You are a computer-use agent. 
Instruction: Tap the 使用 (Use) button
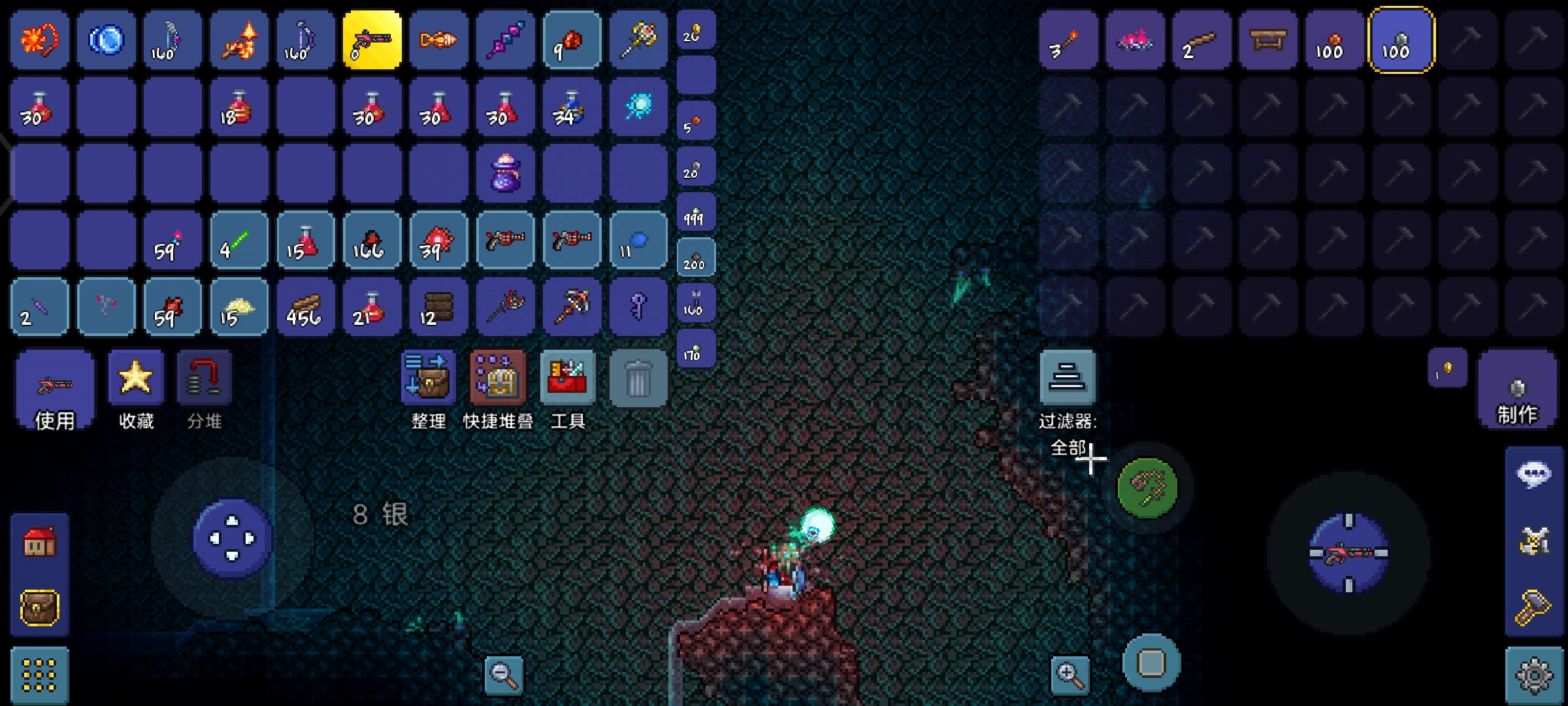pos(54,389)
